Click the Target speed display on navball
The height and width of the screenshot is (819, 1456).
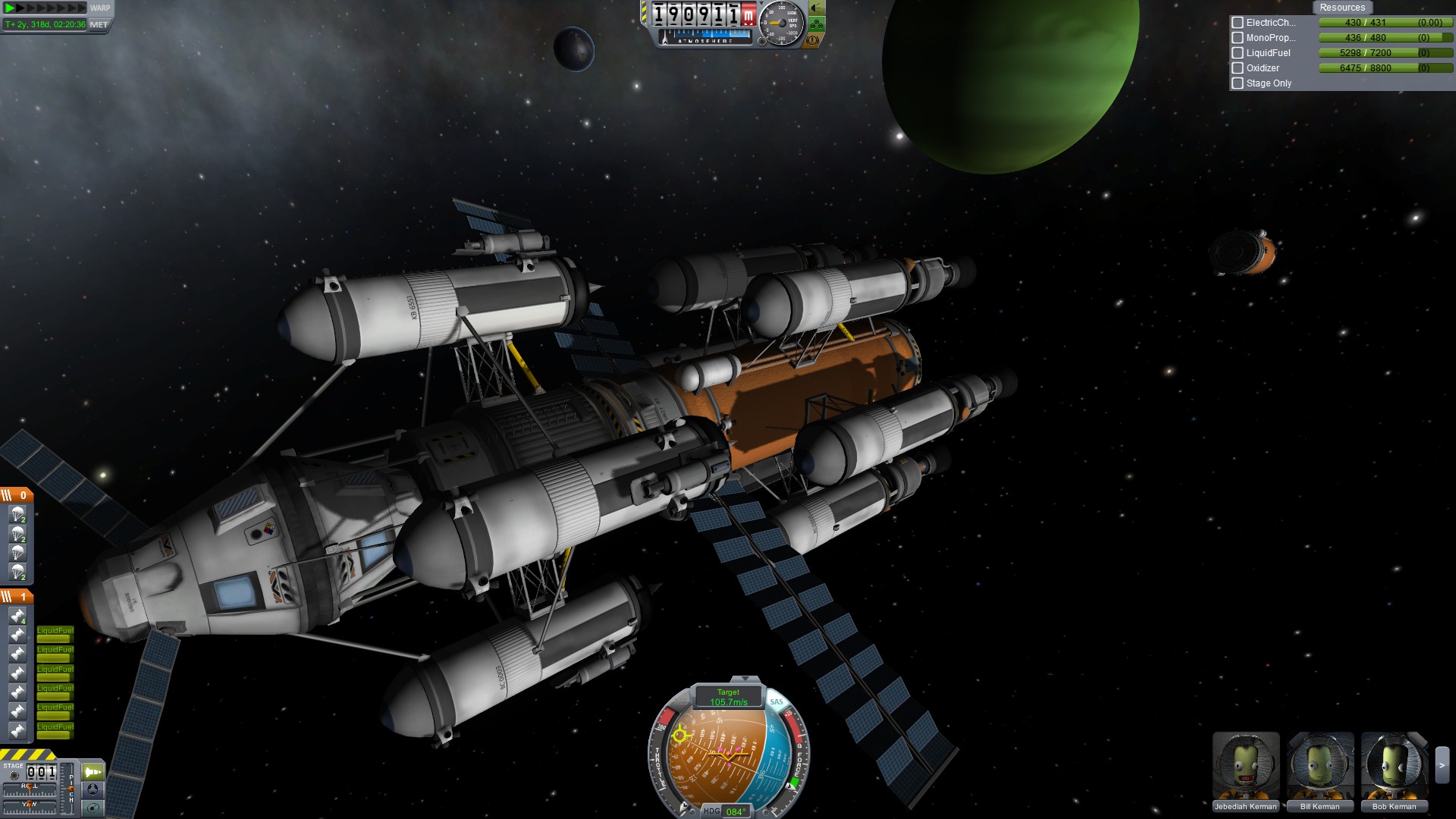point(728,697)
